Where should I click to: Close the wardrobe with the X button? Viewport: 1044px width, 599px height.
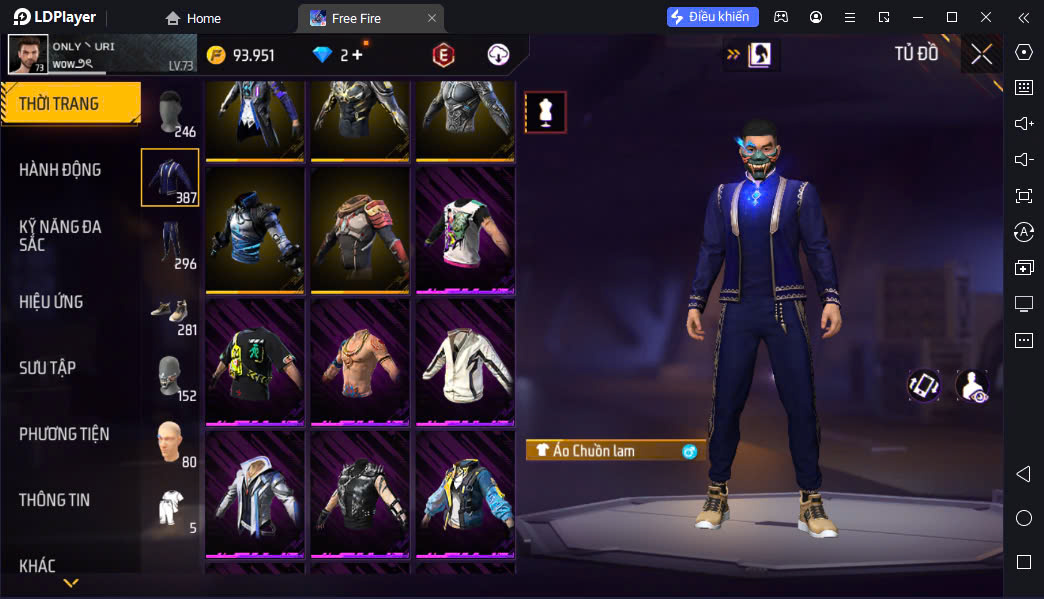[x=981, y=54]
